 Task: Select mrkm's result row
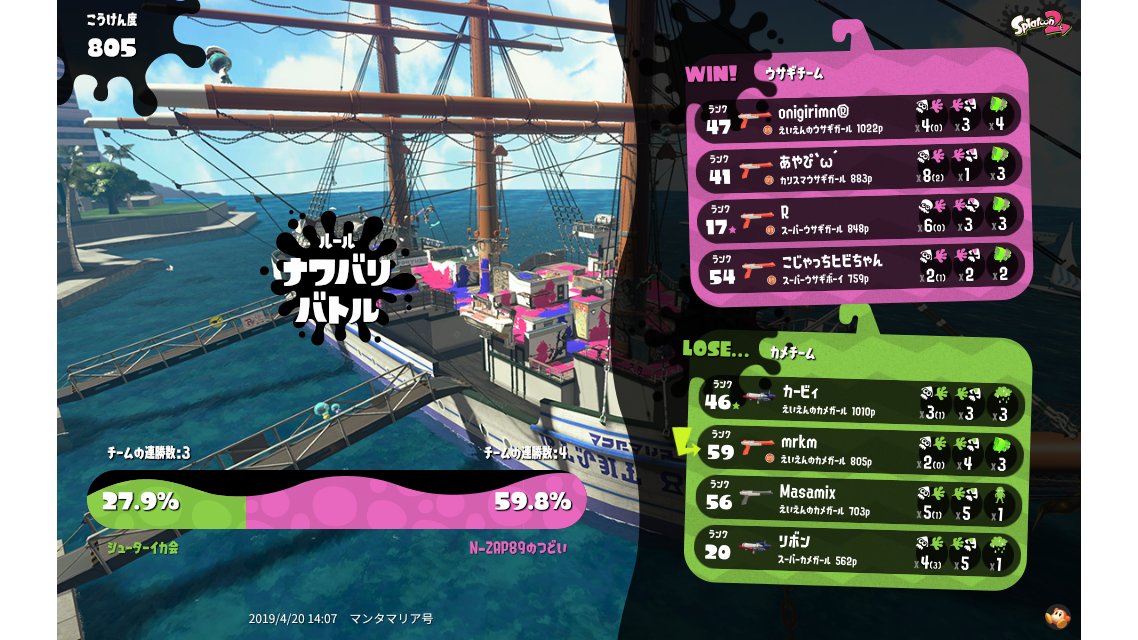coord(860,449)
